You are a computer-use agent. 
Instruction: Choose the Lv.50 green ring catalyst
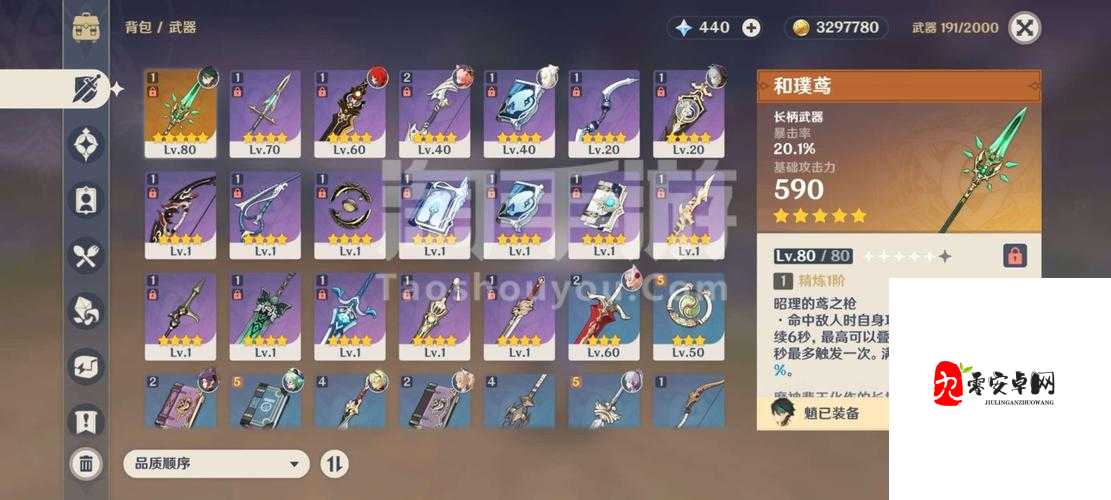(x=688, y=316)
